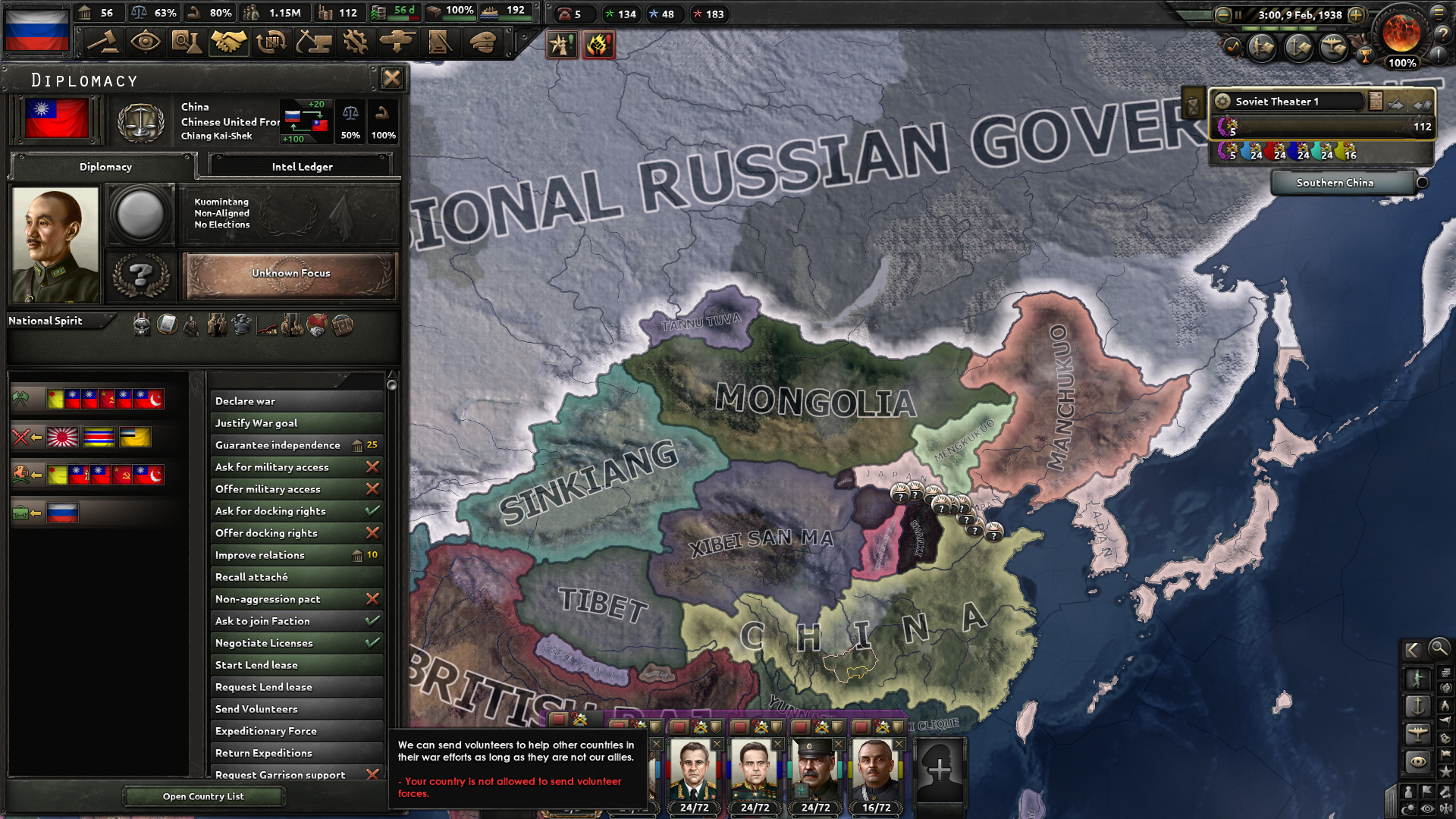Toggle the music note button
The height and width of the screenshot is (819, 1456).
click(x=1232, y=47)
